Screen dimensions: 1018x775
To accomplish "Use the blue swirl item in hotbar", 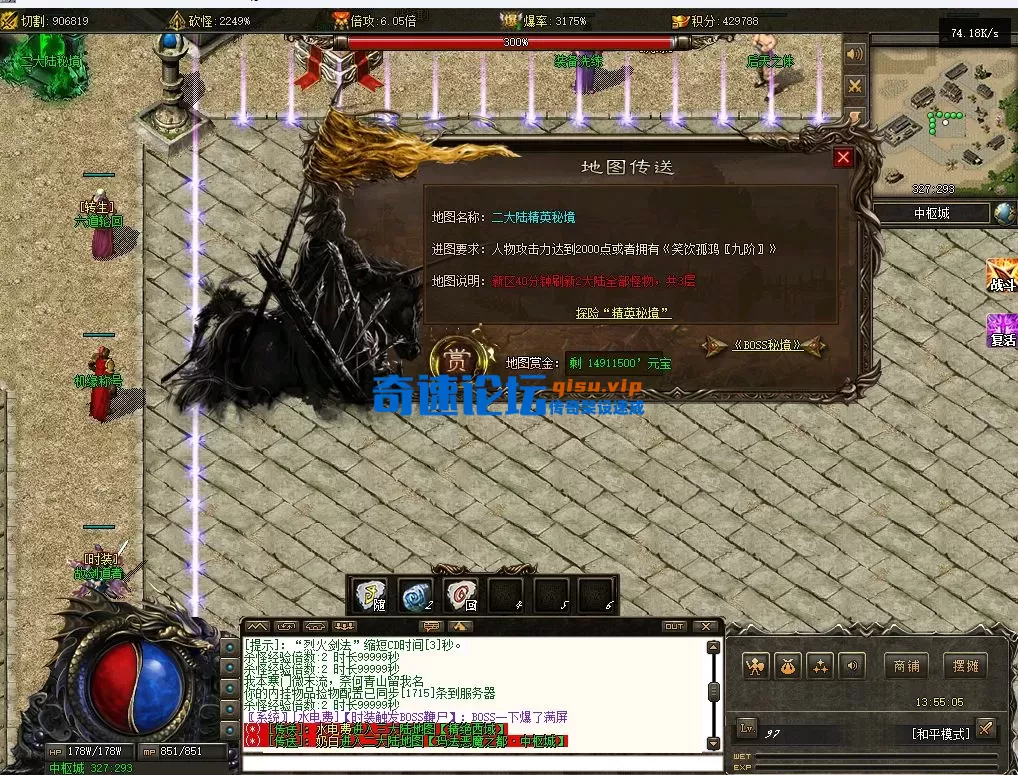I will (416, 595).
